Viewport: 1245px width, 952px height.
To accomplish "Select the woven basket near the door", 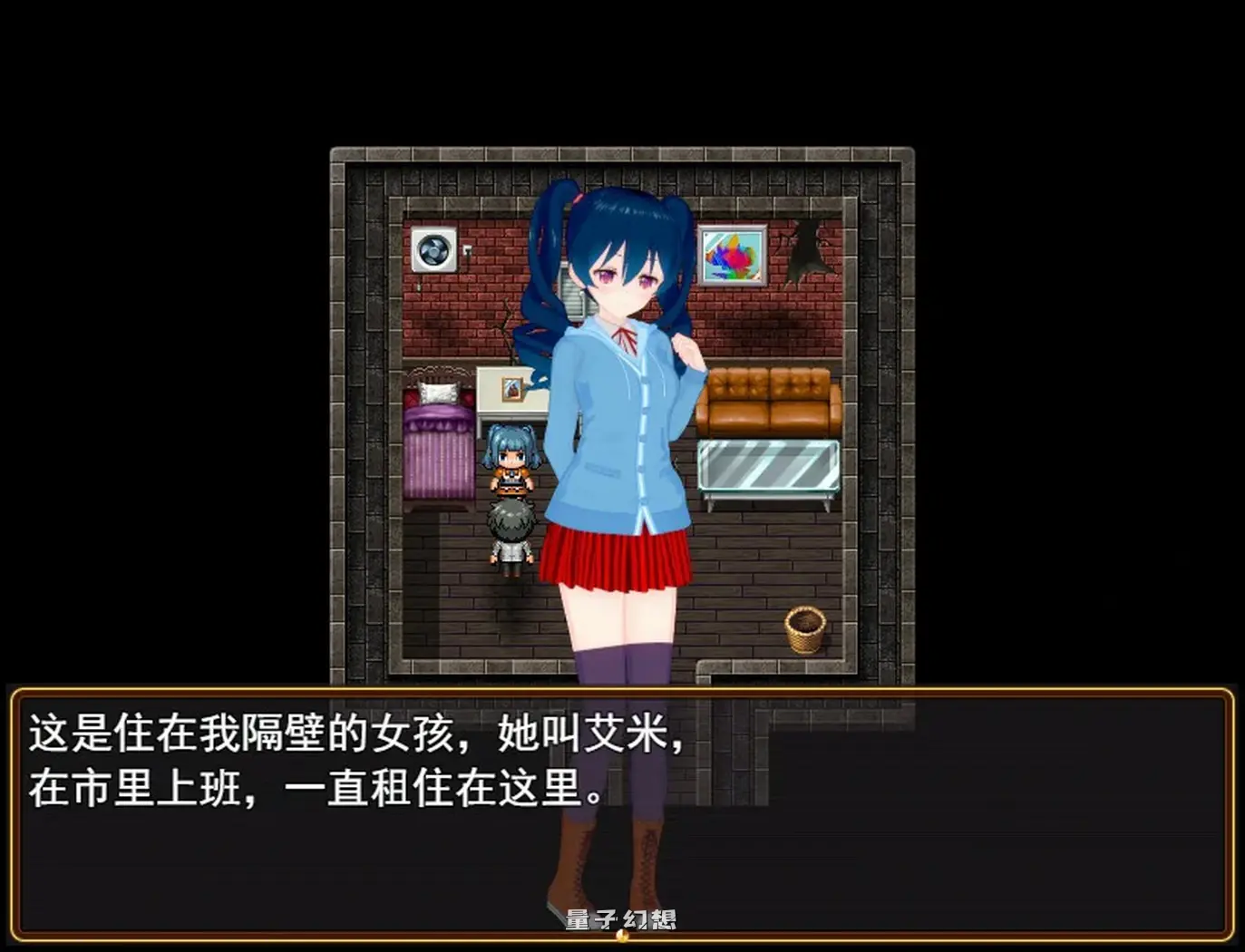I will point(805,629).
